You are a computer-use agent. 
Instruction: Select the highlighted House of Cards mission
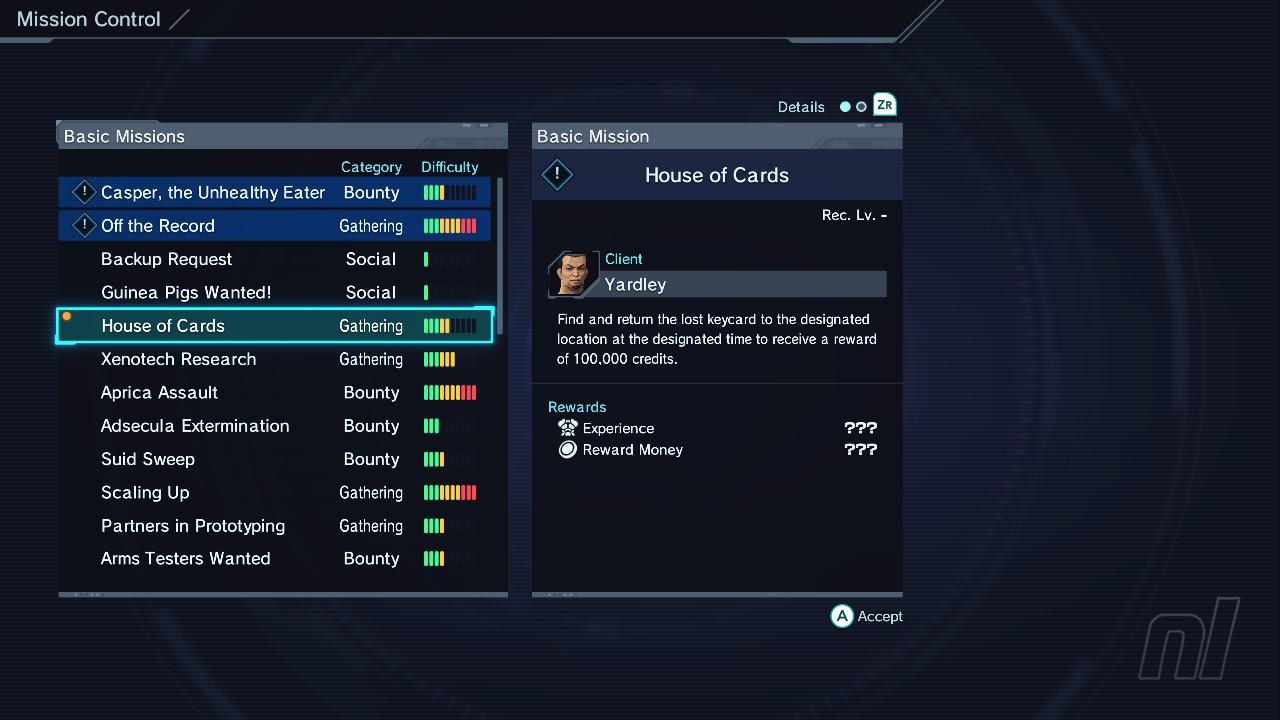tap(163, 326)
